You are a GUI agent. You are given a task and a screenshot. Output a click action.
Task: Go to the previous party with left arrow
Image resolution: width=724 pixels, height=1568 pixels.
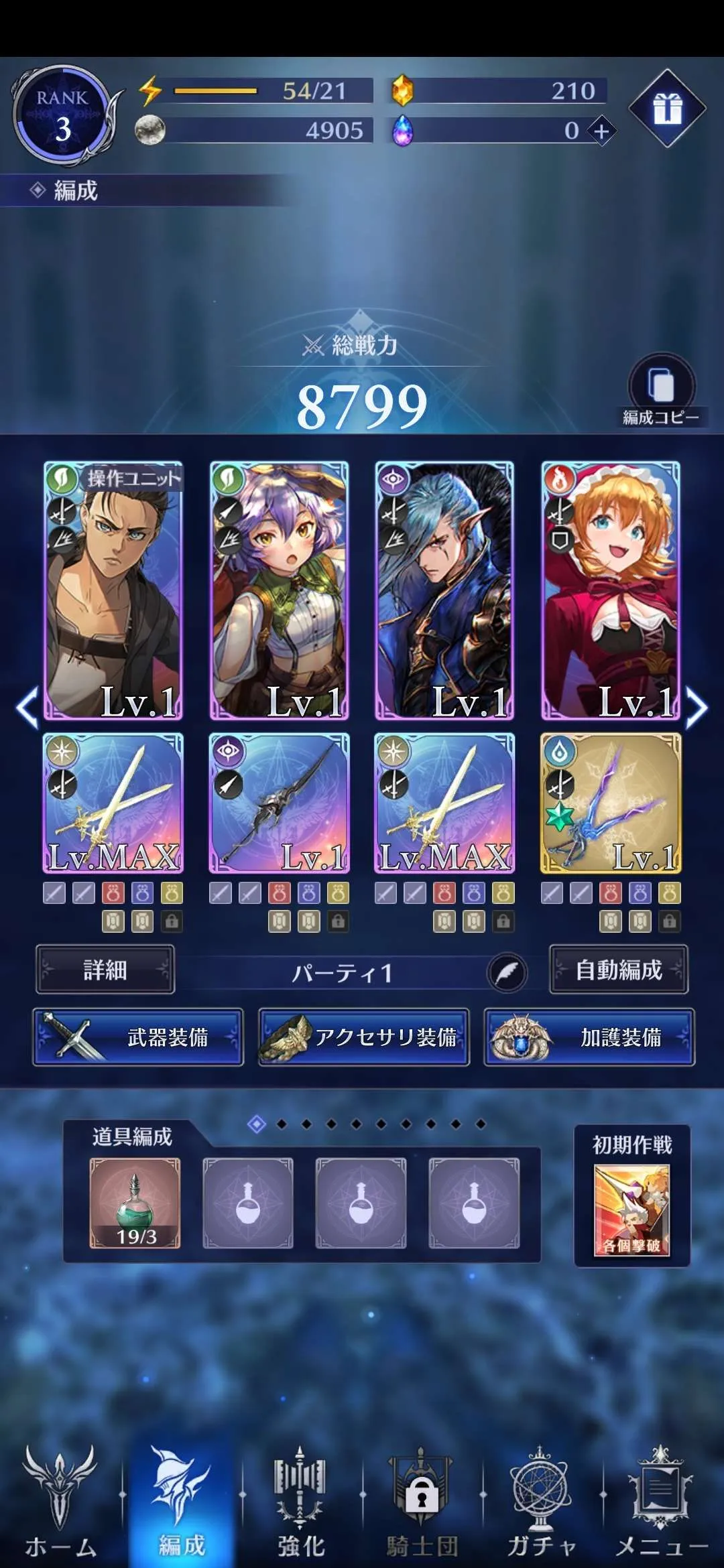27,708
